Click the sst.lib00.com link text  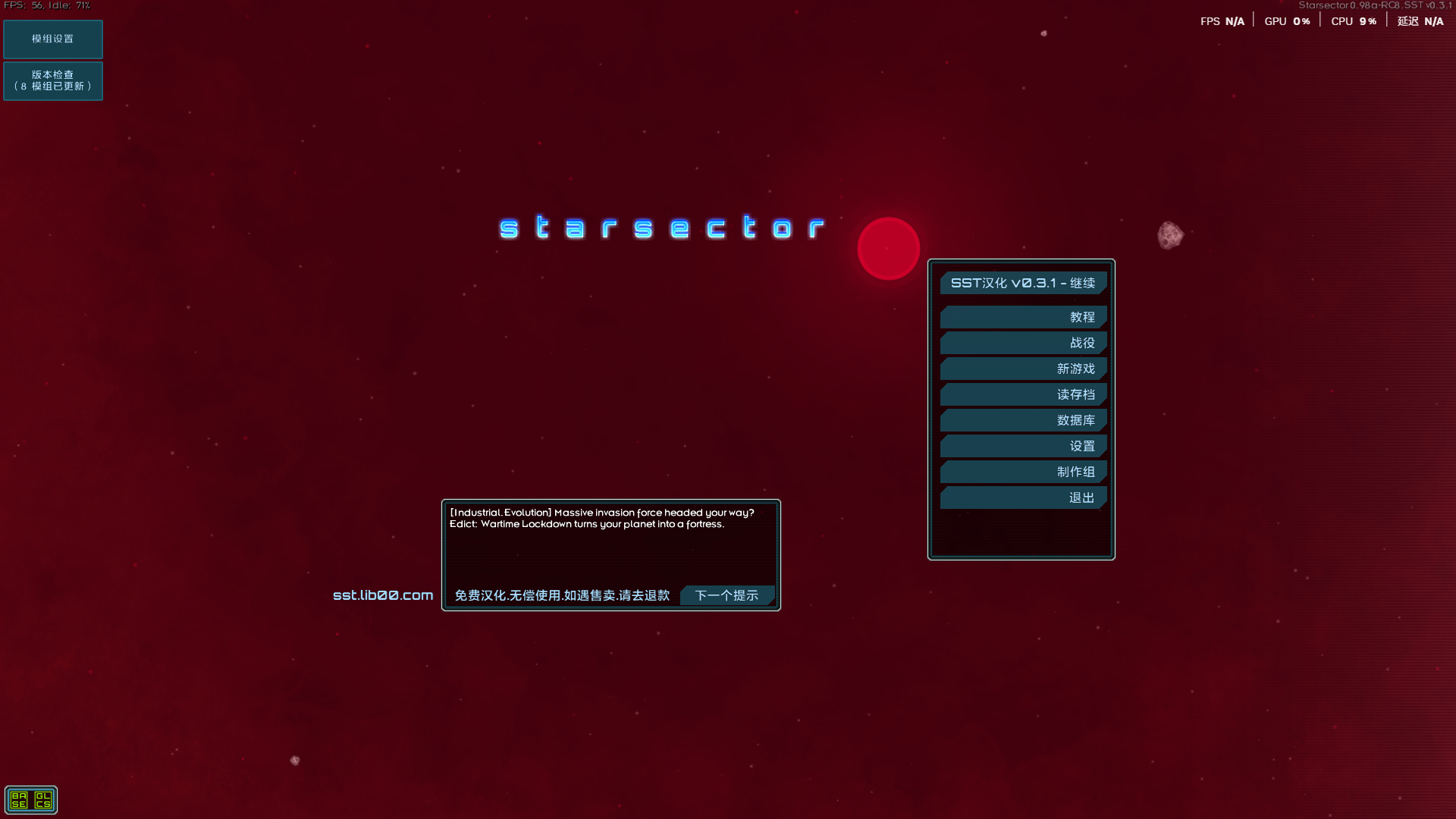pos(382,595)
